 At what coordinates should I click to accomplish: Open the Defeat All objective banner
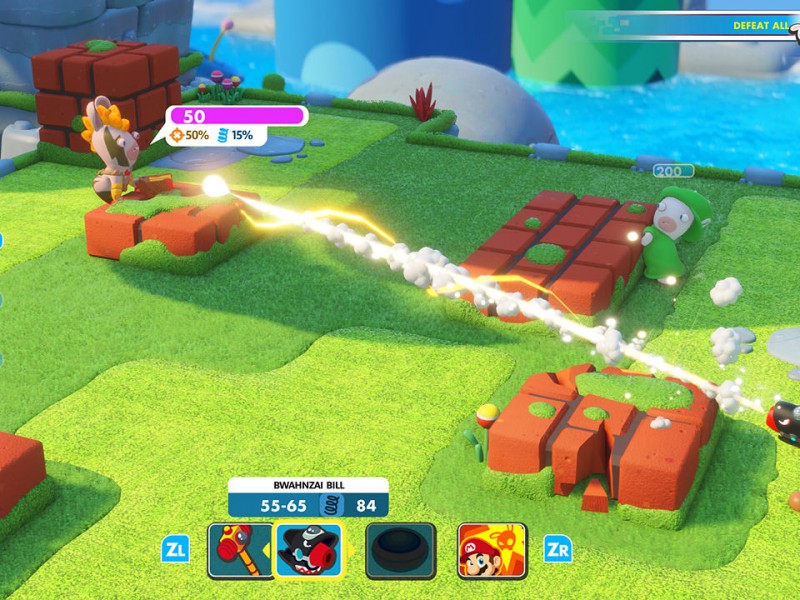[760, 24]
